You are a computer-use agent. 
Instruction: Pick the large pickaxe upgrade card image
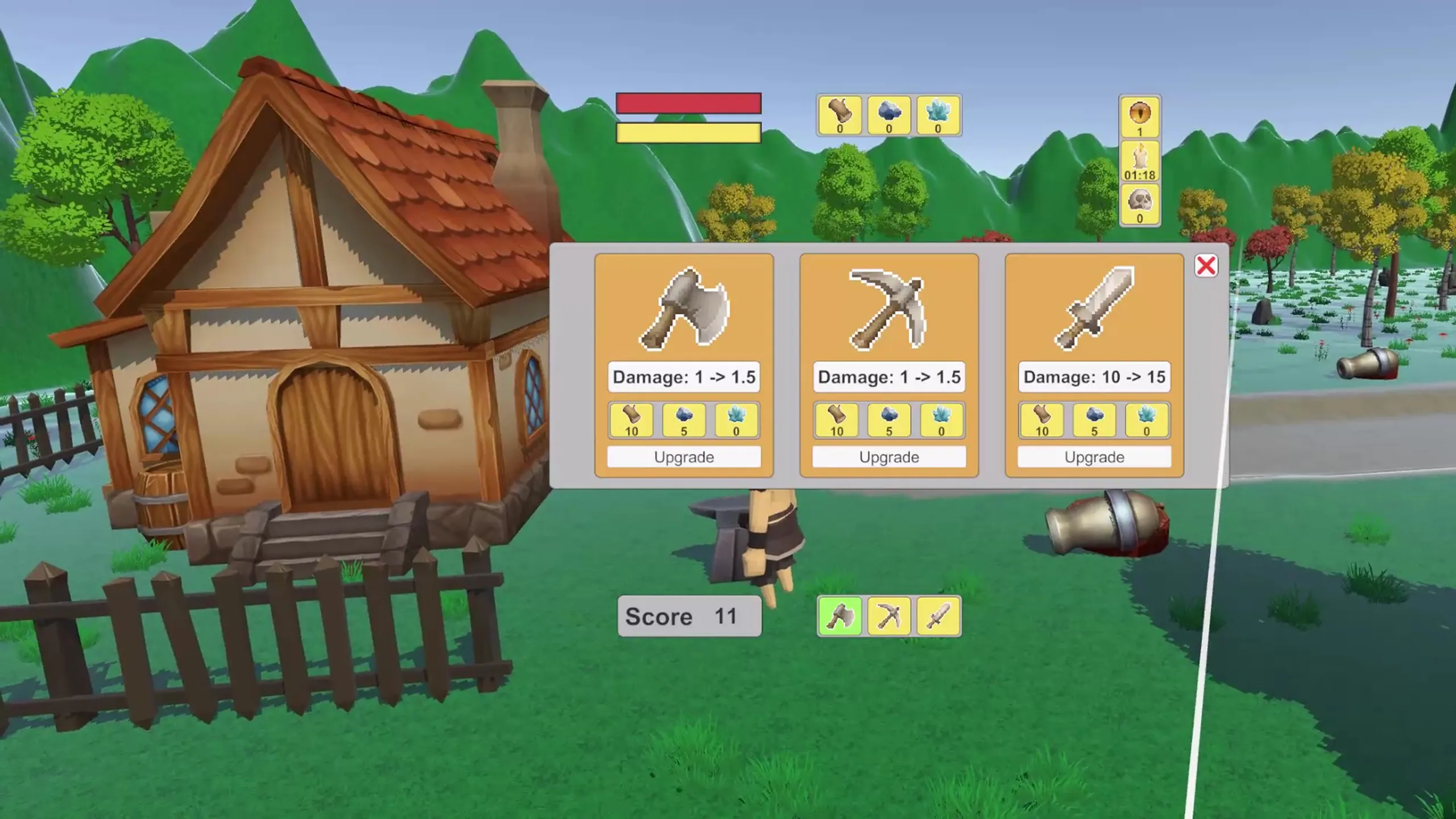point(889,308)
